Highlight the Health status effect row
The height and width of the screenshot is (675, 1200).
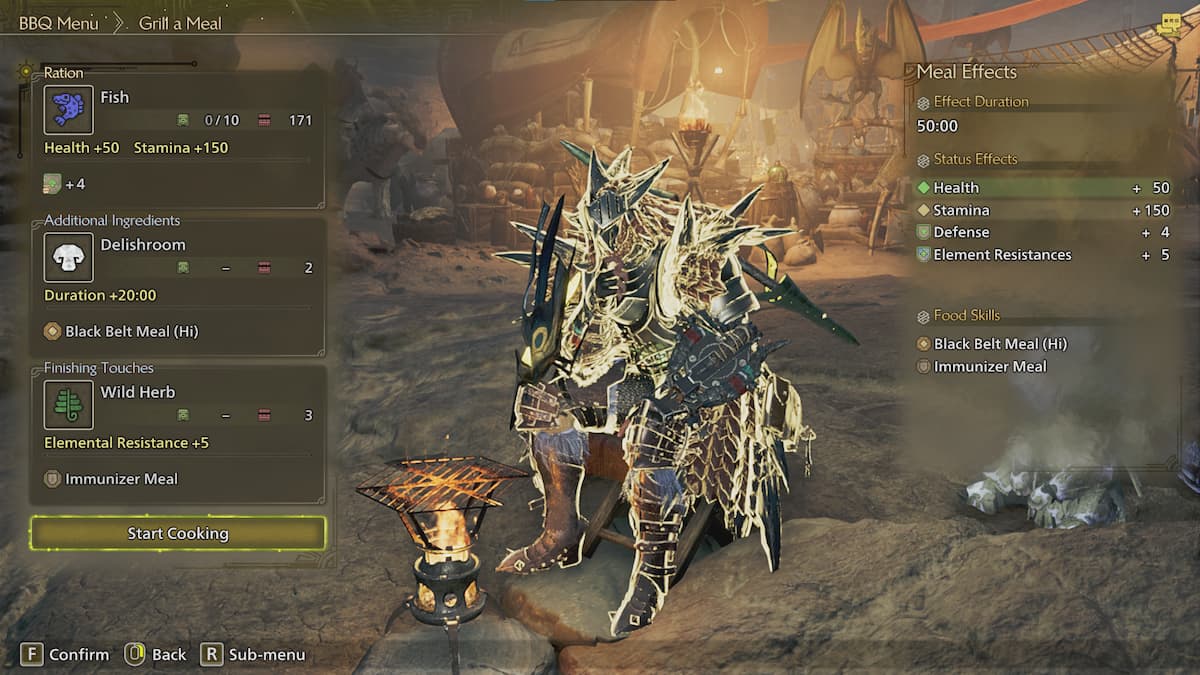point(1042,188)
